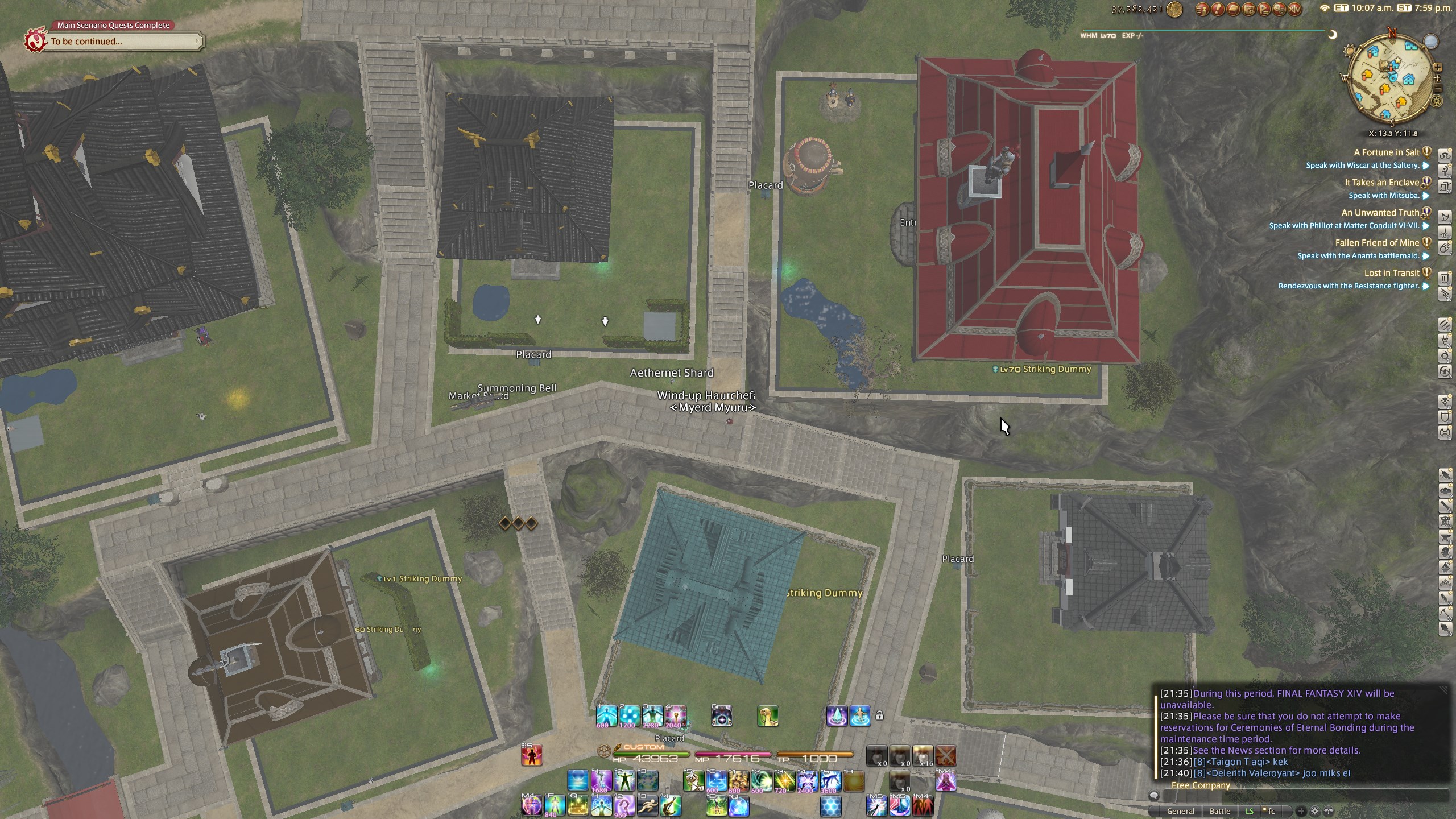Click the minimap

coord(1391,81)
